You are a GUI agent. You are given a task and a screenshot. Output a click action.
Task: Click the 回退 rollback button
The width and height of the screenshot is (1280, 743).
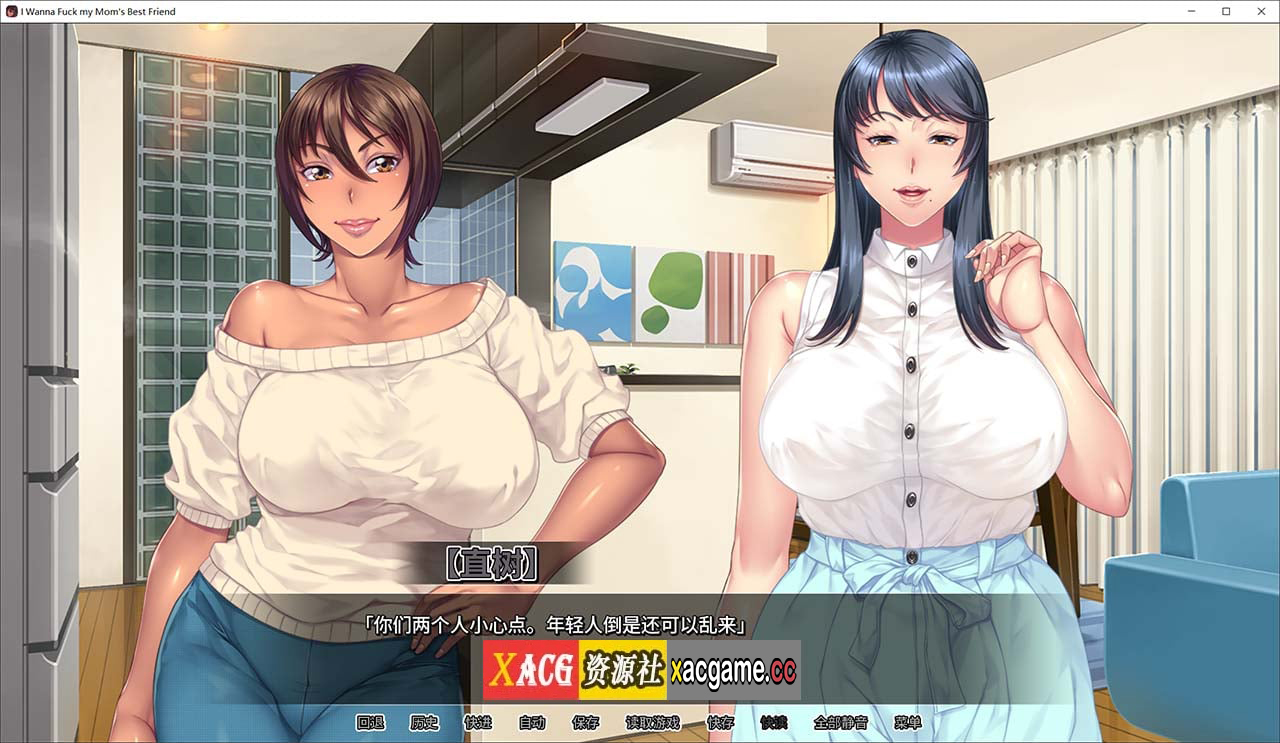click(370, 722)
